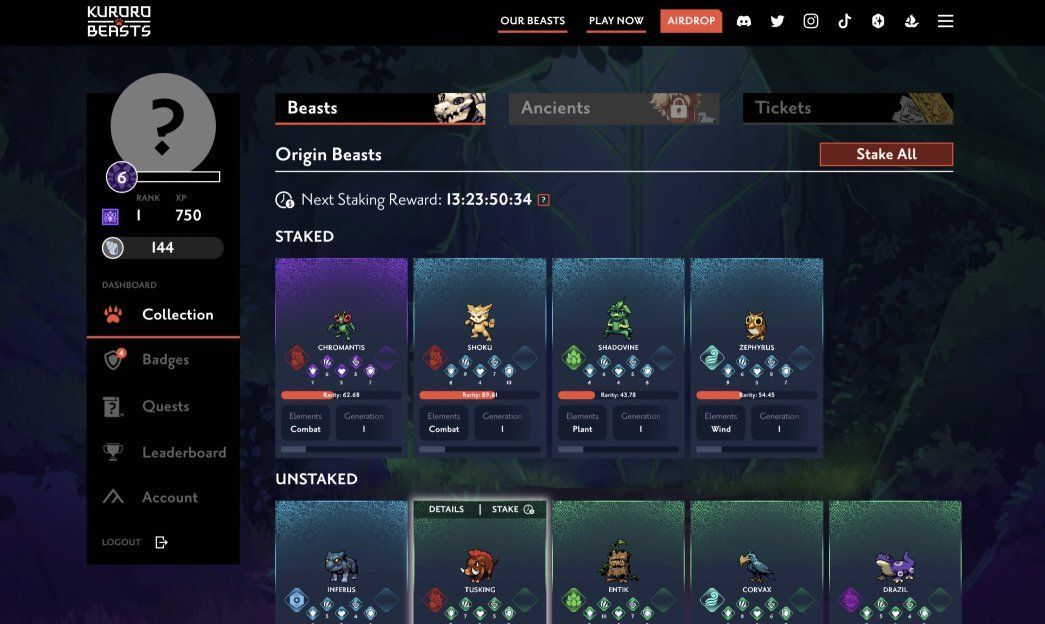Select the Beasts tab
1045x624 pixels.
[380, 108]
